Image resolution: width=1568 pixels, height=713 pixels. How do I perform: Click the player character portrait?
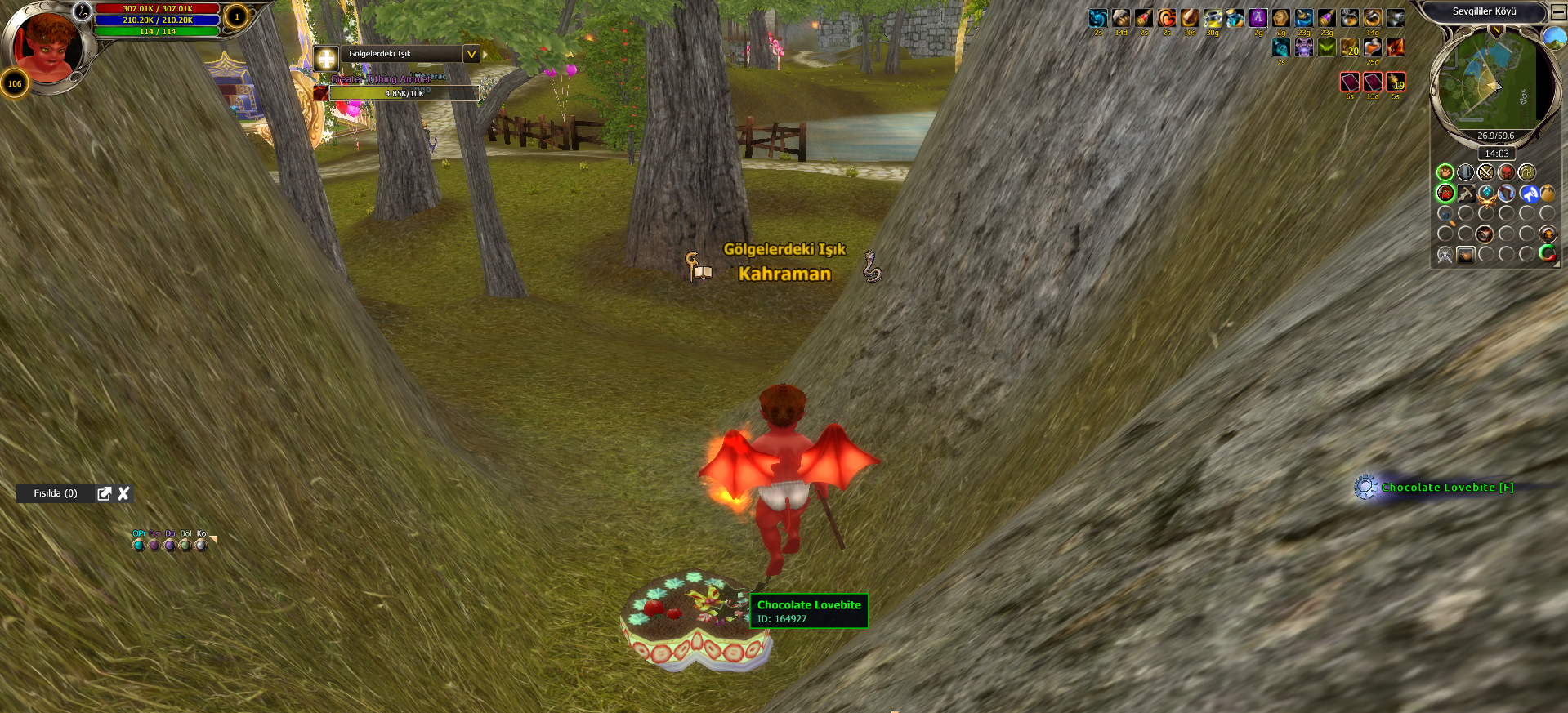point(47,45)
